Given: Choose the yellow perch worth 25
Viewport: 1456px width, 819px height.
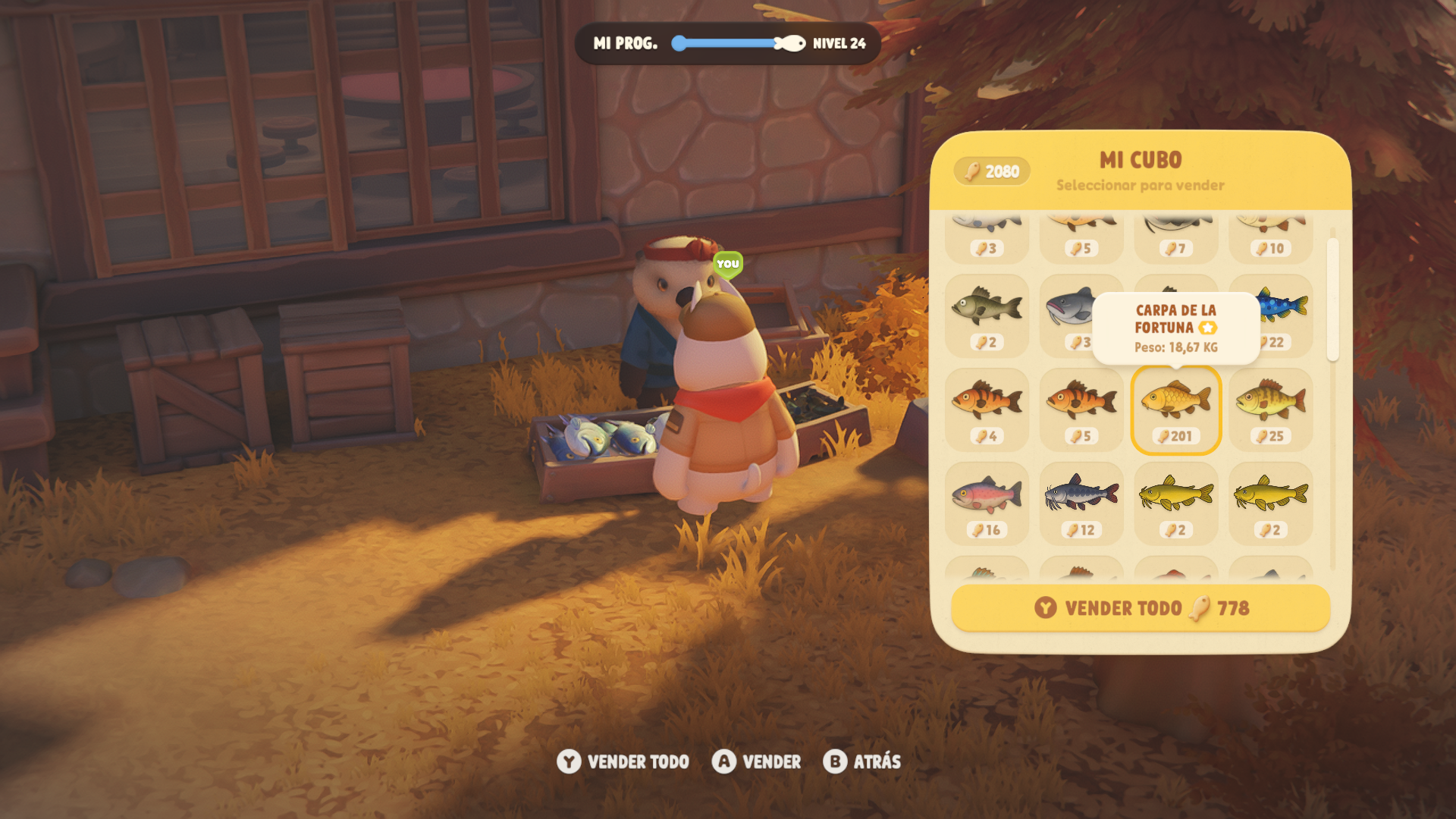Looking at the screenshot, I should [1271, 409].
